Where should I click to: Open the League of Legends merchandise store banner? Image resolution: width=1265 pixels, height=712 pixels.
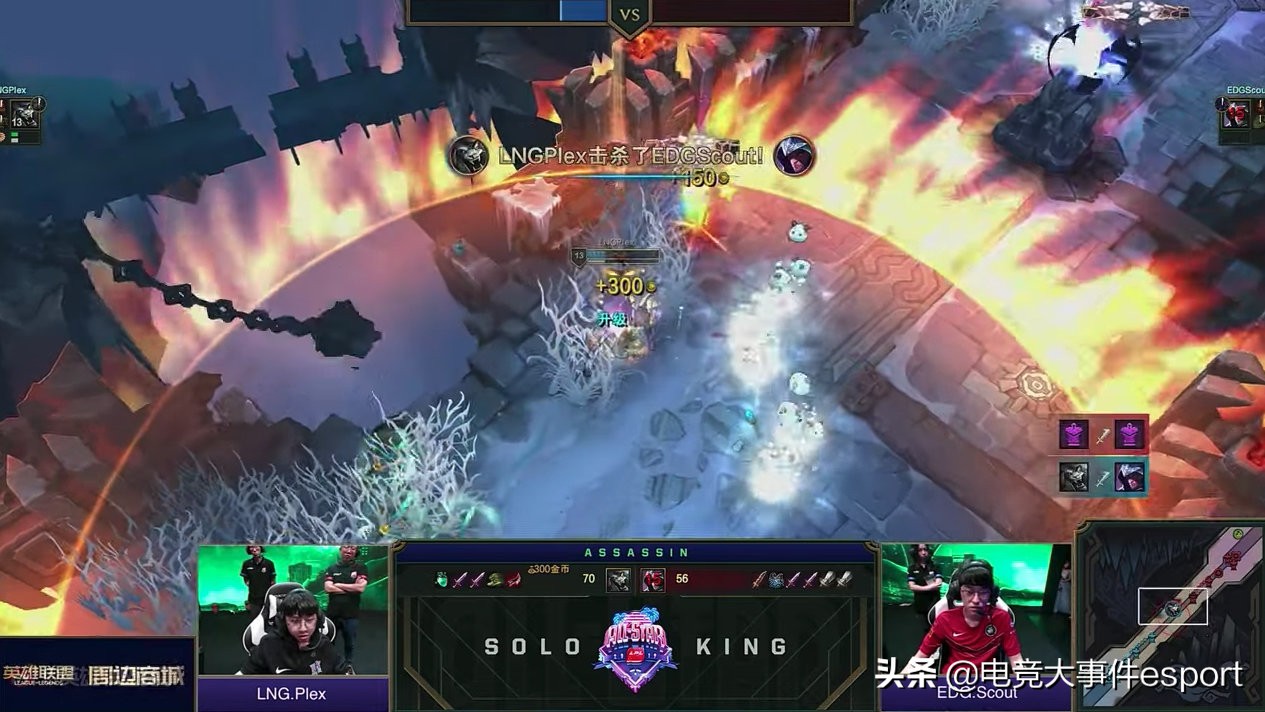(x=97, y=676)
